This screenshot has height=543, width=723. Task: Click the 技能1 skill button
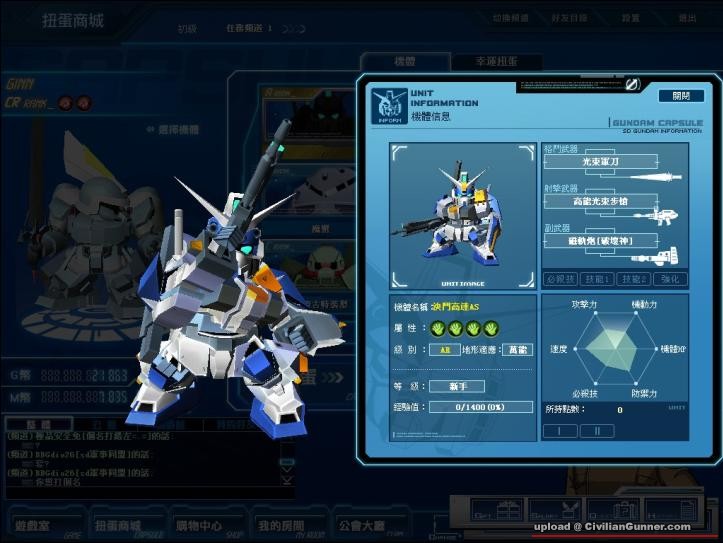(597, 278)
